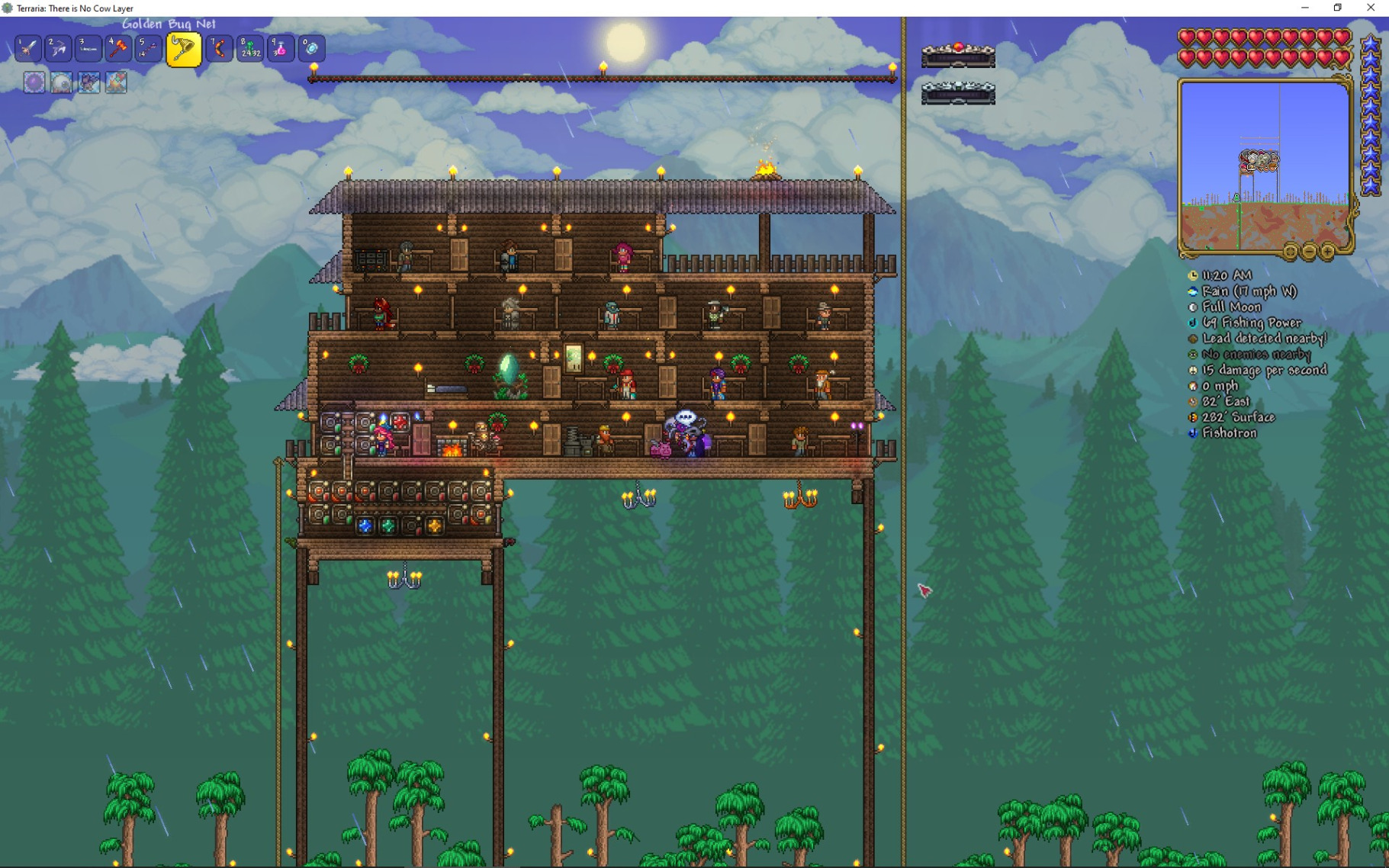Click the campfire Cozy Fire buff icon
The image size is (1389, 868).
[117, 82]
